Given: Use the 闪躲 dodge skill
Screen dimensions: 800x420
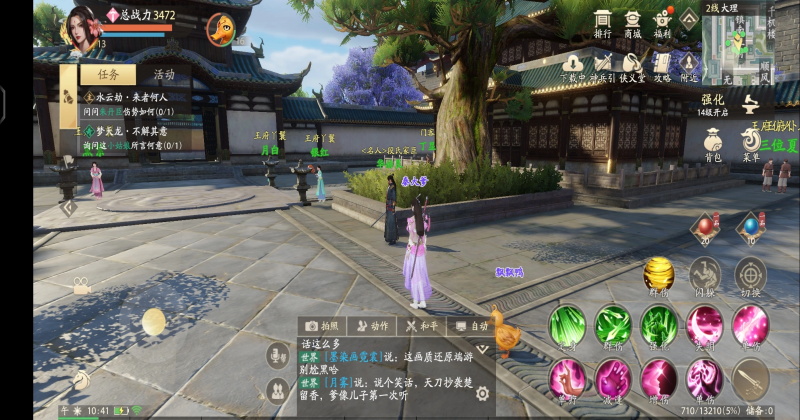Looking at the screenshot, I should (704, 274).
